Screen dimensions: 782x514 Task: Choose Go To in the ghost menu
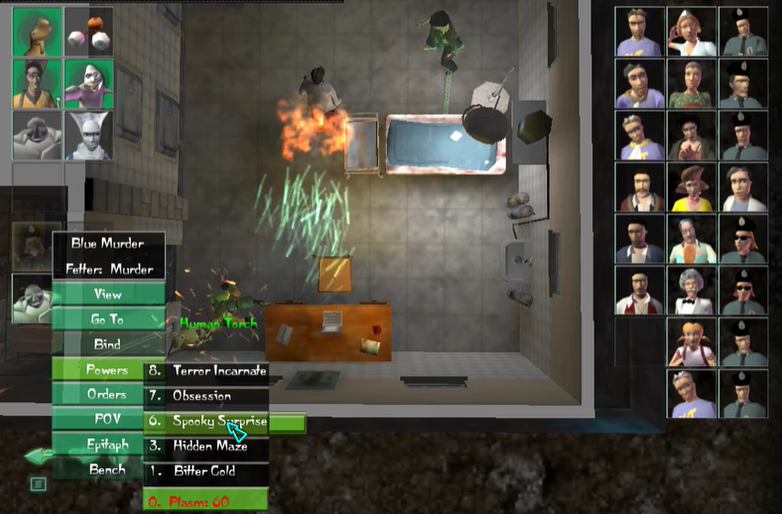[x=108, y=319]
